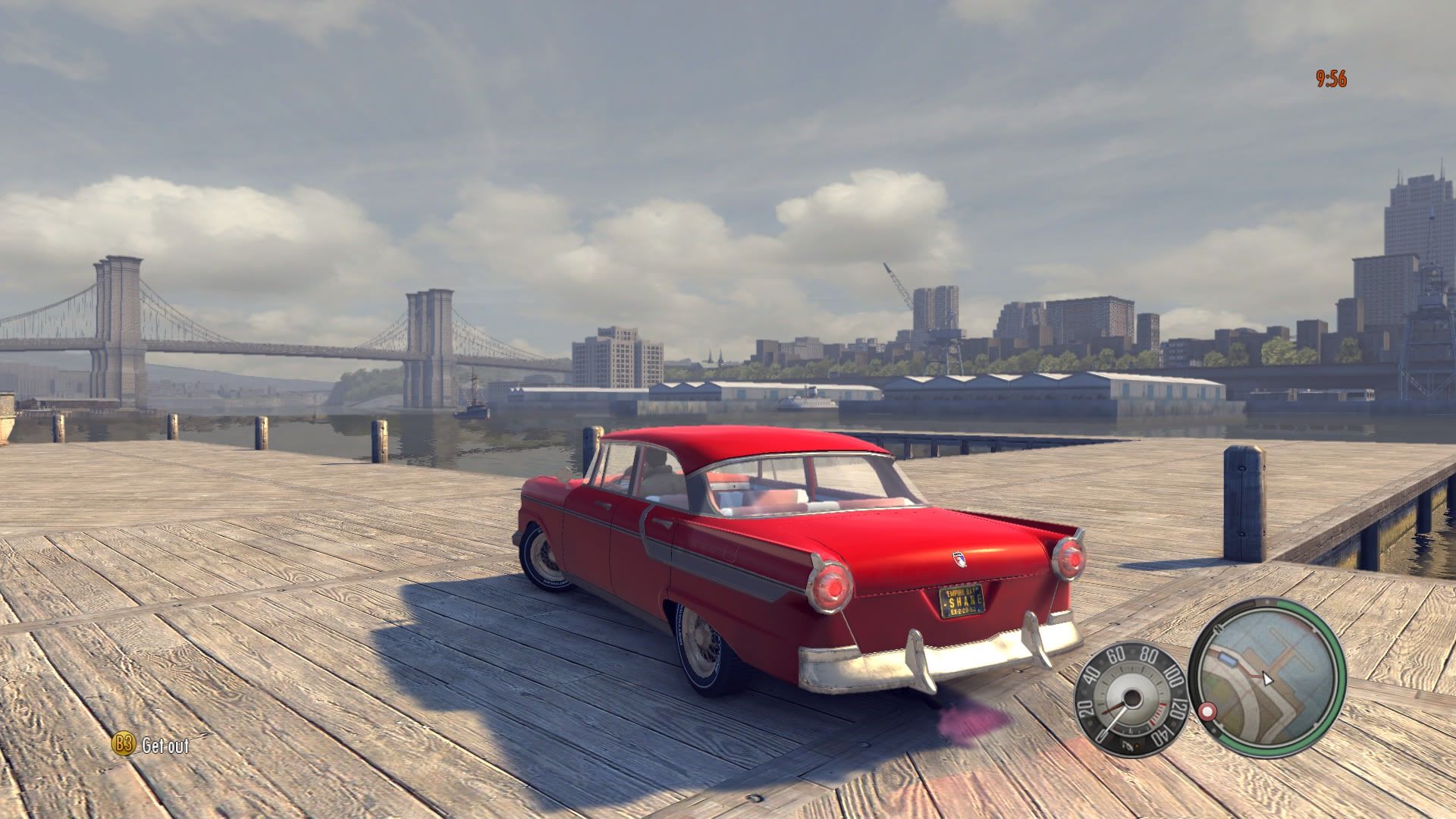Open the circular minimap
The width and height of the screenshot is (1456, 819).
click(1267, 677)
